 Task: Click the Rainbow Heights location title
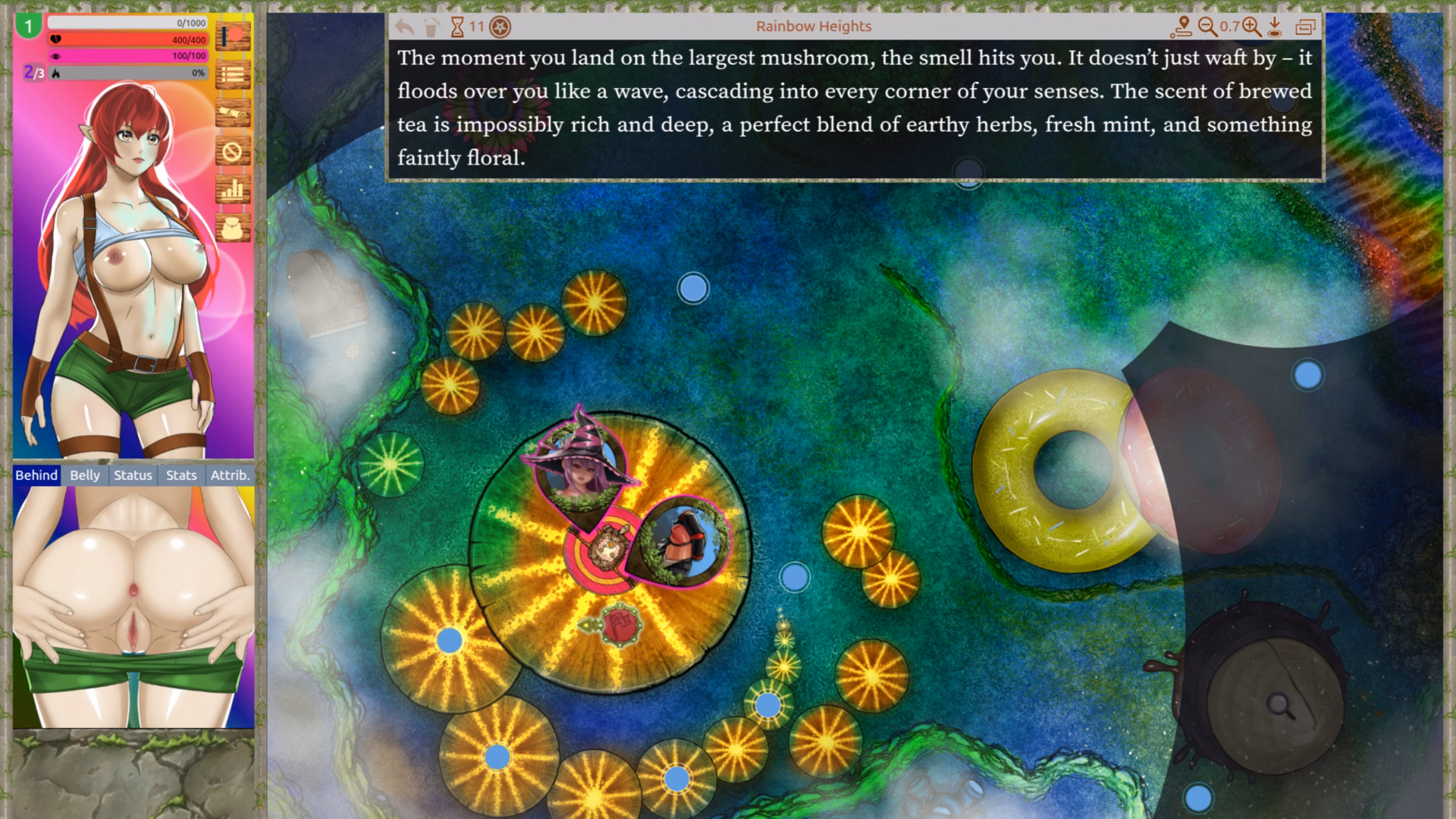point(814,25)
